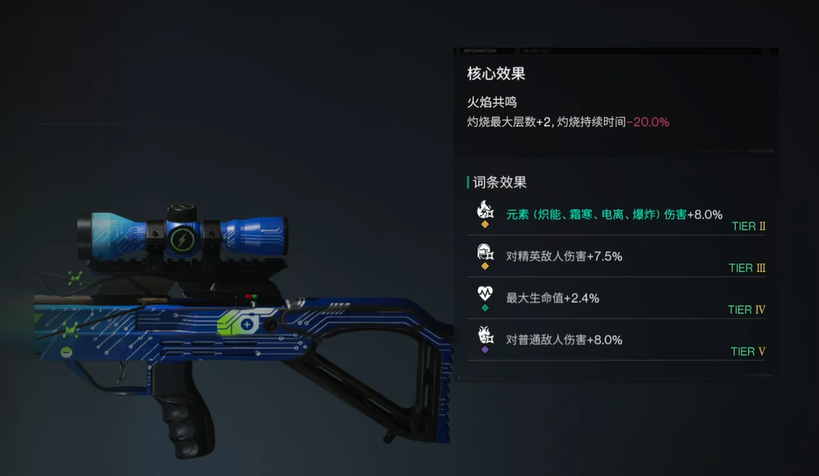Viewport: 819px width, 476px height.
Task: Select the elite enemy damage +7.5% affix
Action: click(x=614, y=256)
